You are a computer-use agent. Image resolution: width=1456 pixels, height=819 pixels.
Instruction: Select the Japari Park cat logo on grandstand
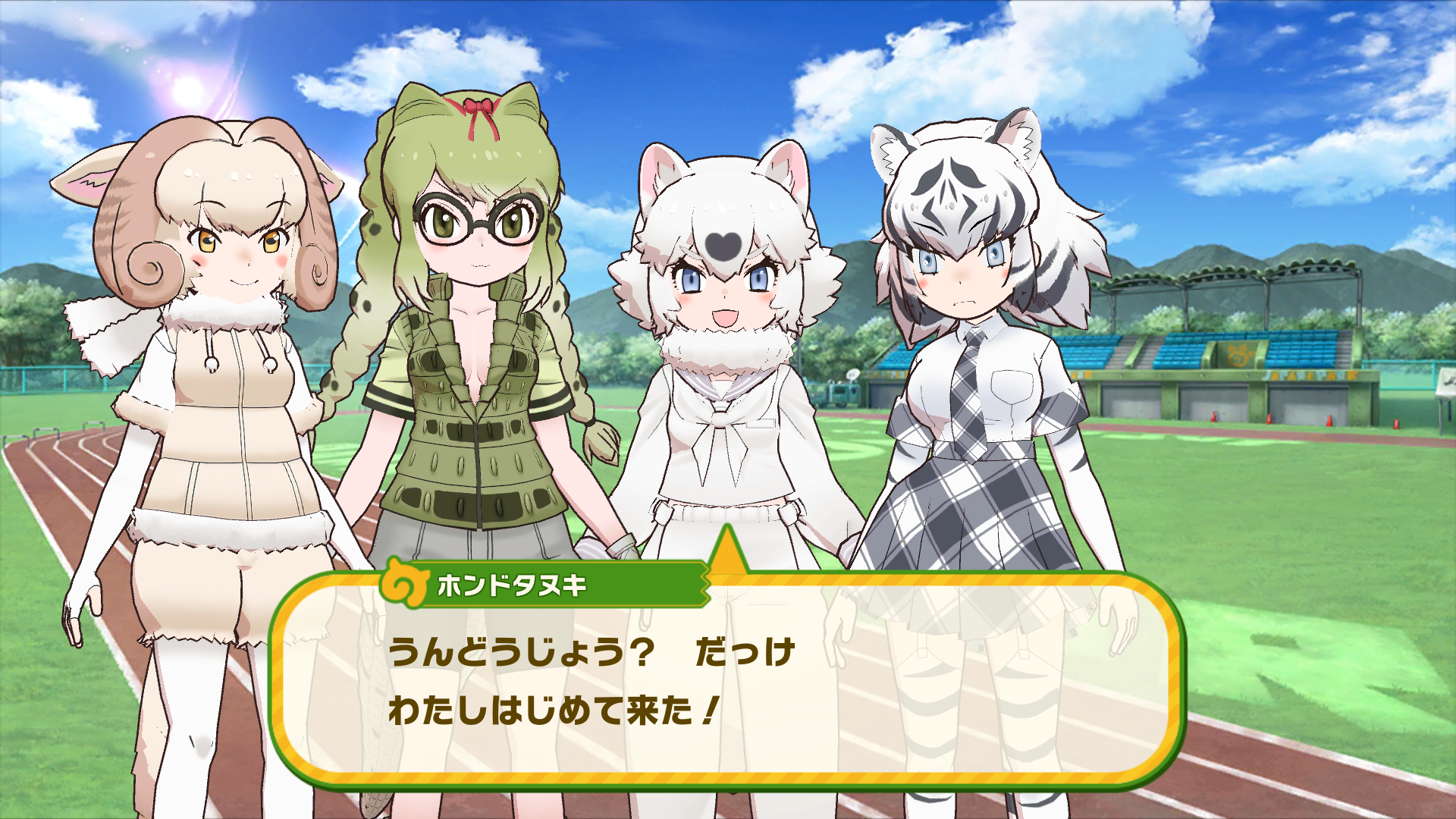click(x=1238, y=353)
